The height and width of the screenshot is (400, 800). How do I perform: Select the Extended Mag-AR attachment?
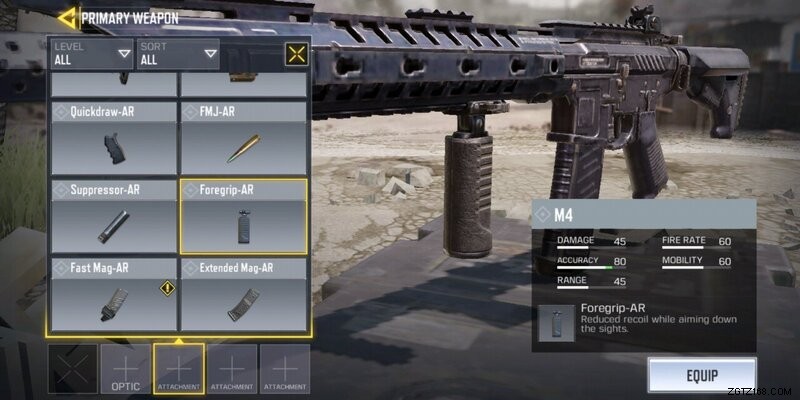243,295
